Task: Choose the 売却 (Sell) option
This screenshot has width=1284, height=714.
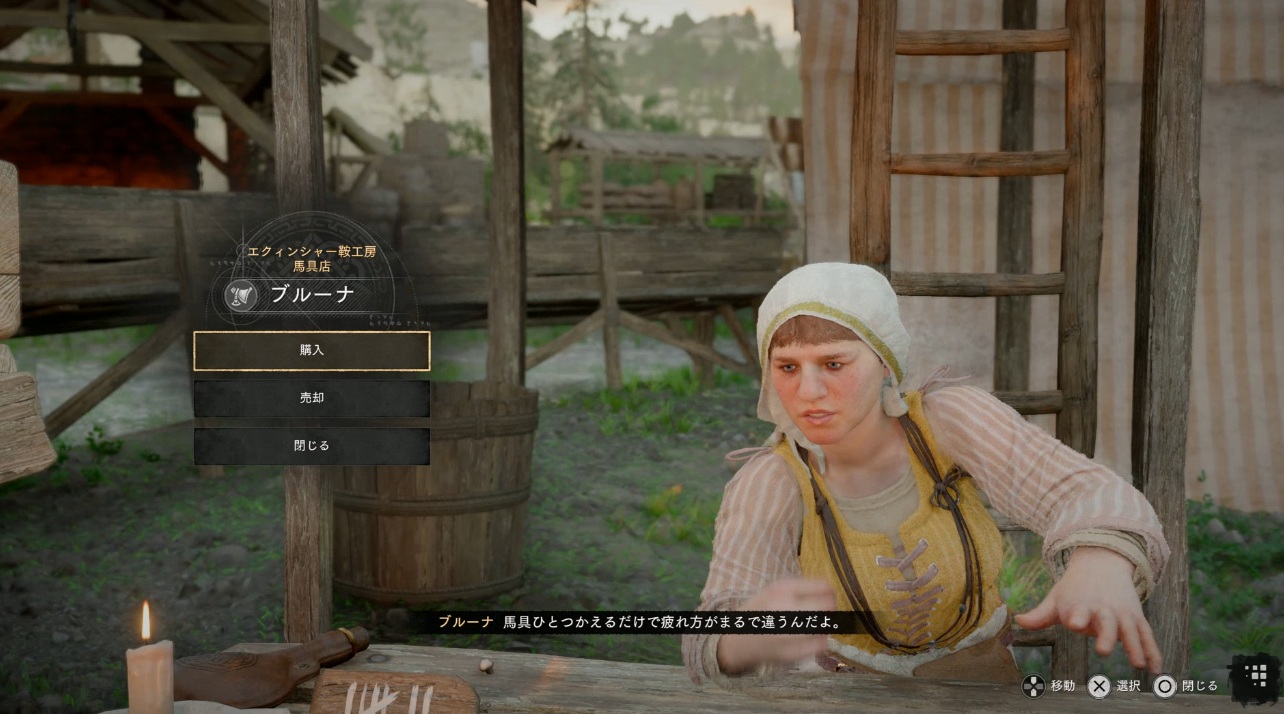Action: (x=312, y=398)
